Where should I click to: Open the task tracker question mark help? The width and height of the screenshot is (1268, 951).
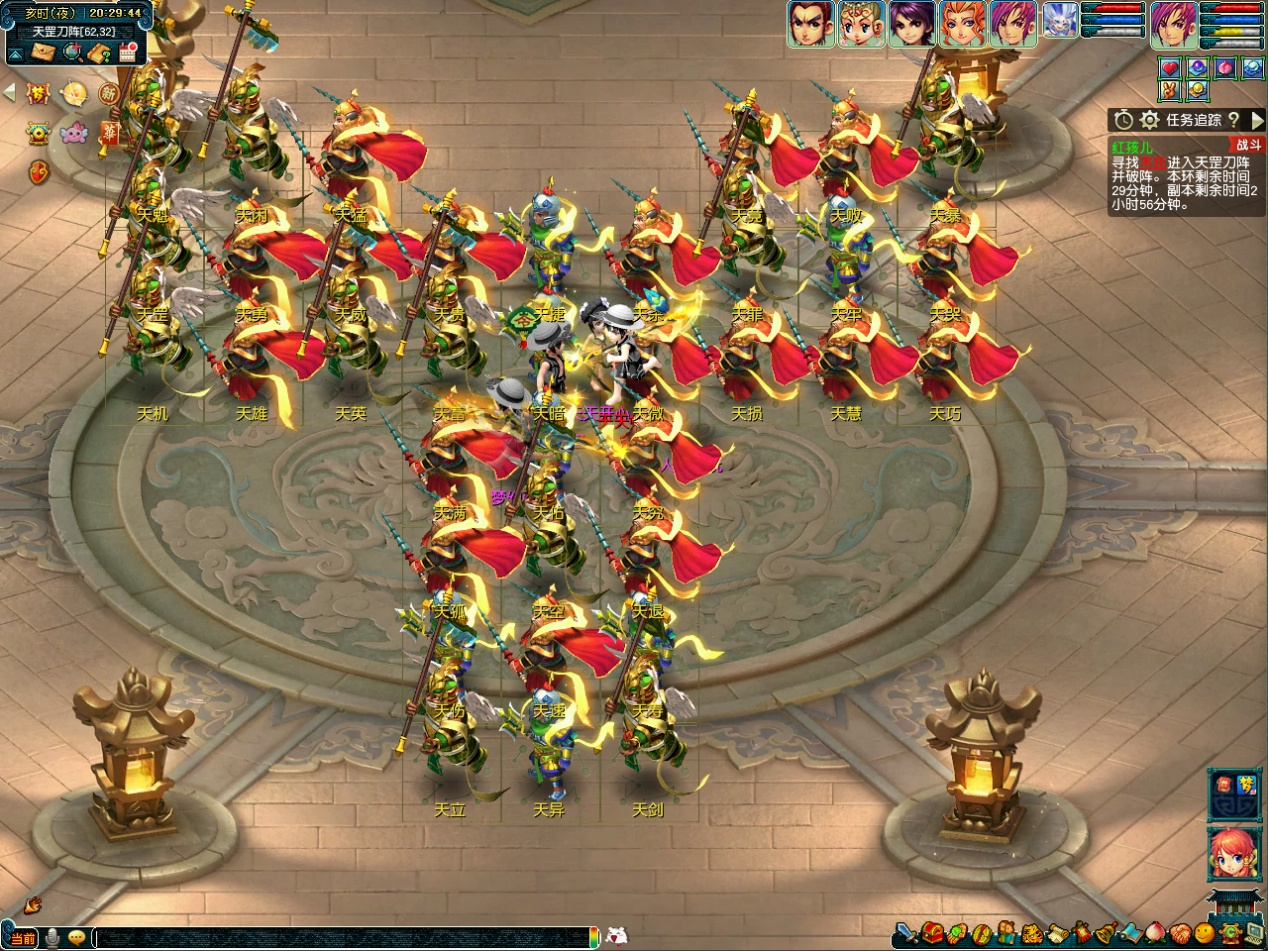[x=1234, y=120]
